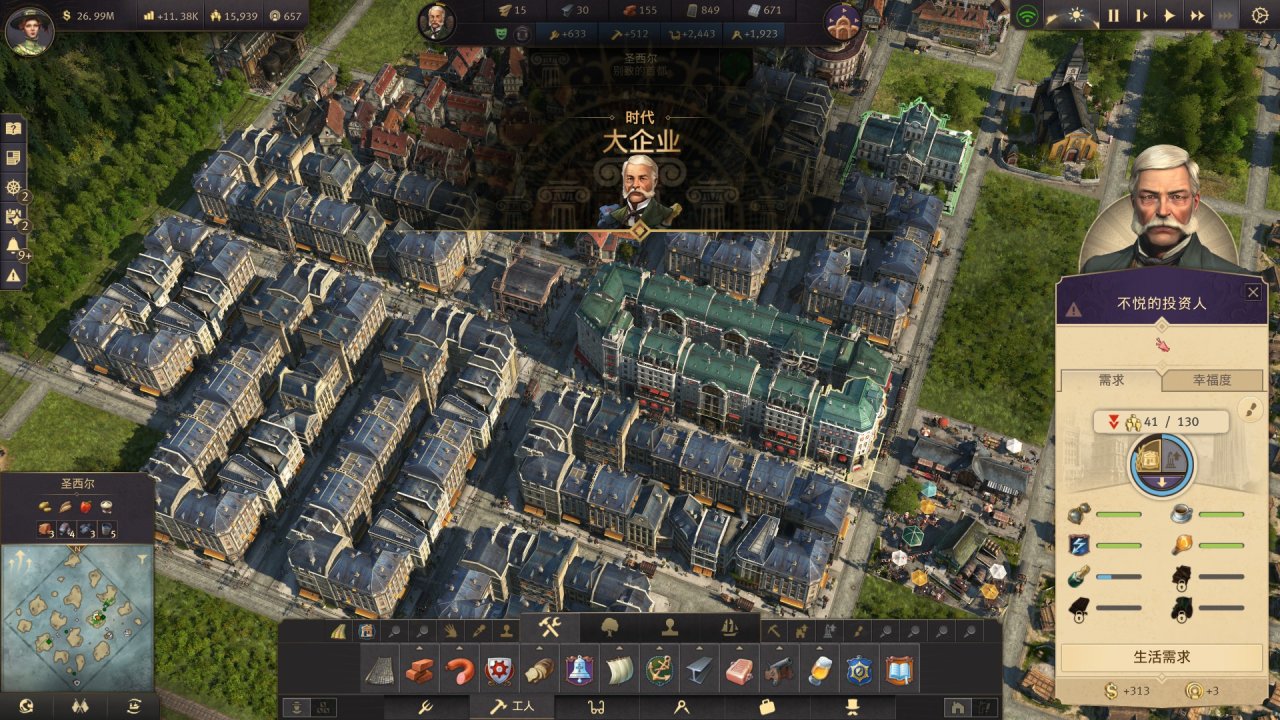Viewport: 1280px width, 720px height.
Task: Select the beer mug building
Action: click(819, 670)
